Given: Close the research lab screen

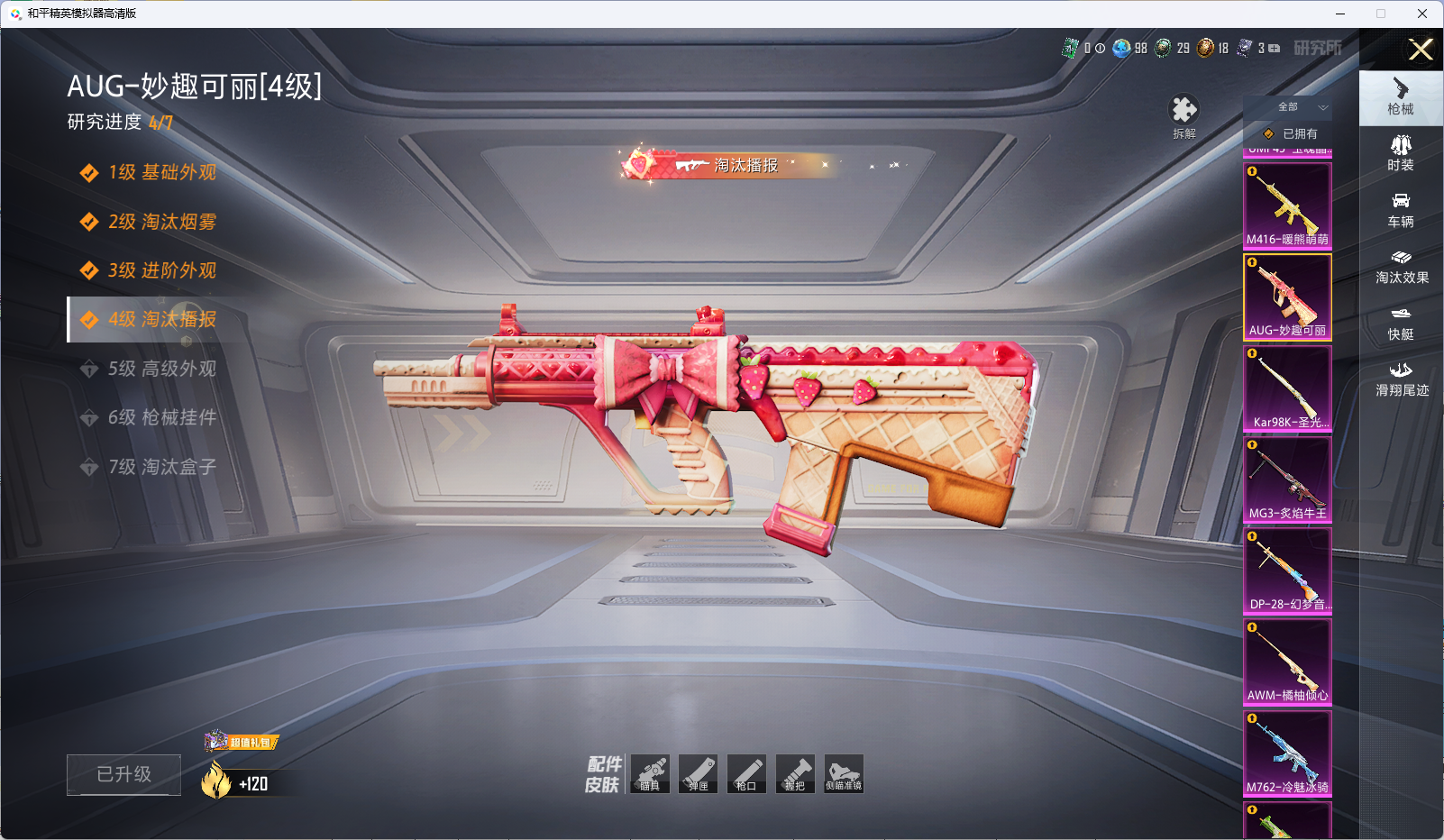Looking at the screenshot, I should (x=1421, y=50).
